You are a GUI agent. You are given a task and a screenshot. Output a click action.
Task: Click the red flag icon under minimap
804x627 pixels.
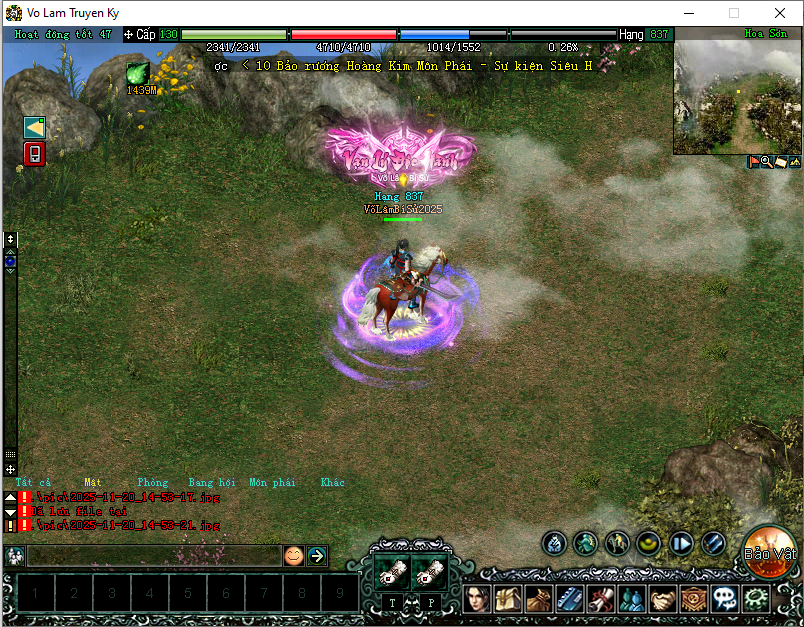[754, 161]
